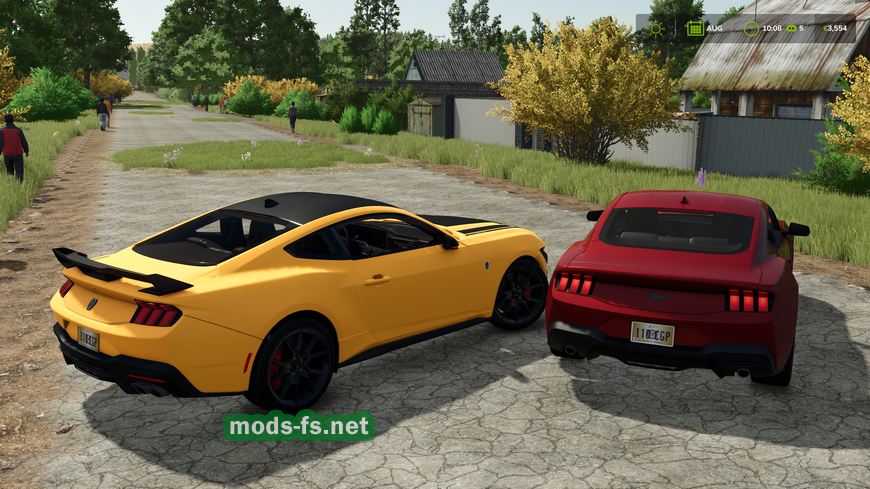Select the clock icon beside 10:08
The image size is (870, 489).
pyautogui.click(x=751, y=28)
